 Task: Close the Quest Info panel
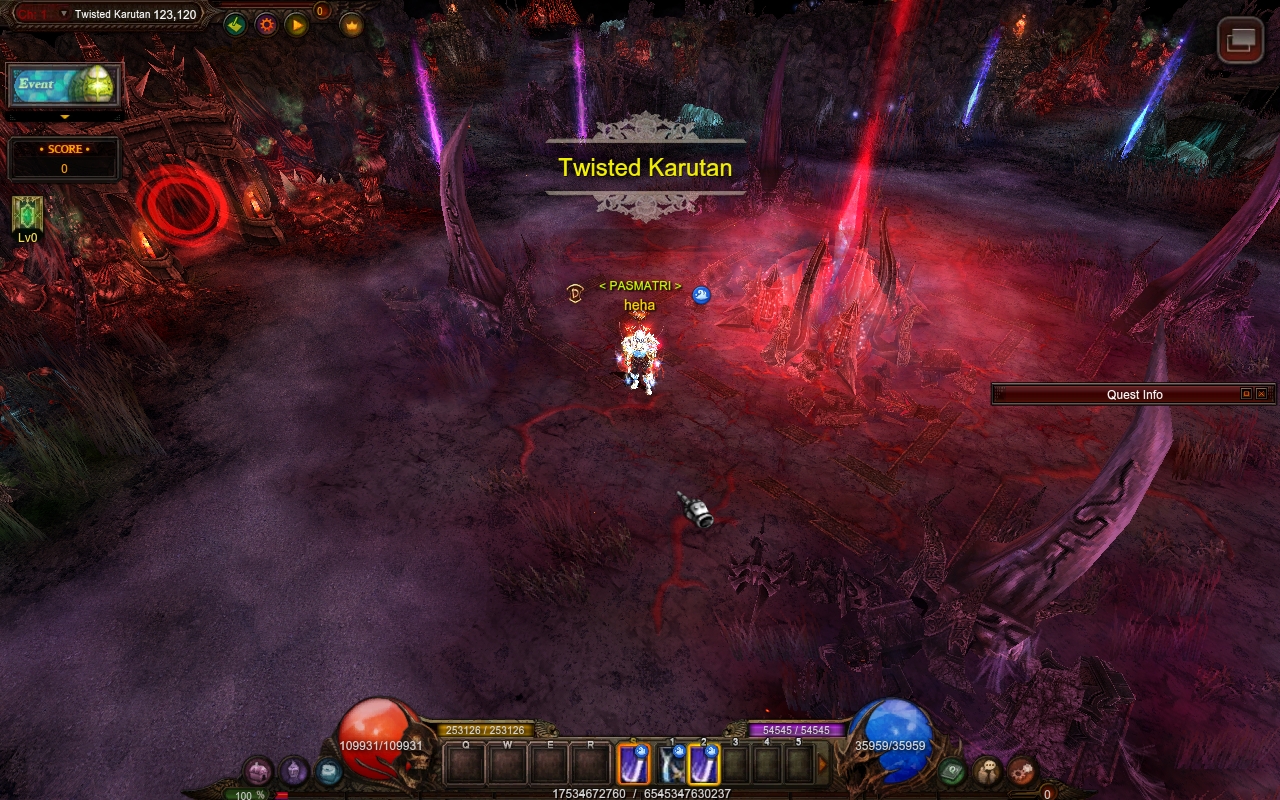[x=1261, y=394]
